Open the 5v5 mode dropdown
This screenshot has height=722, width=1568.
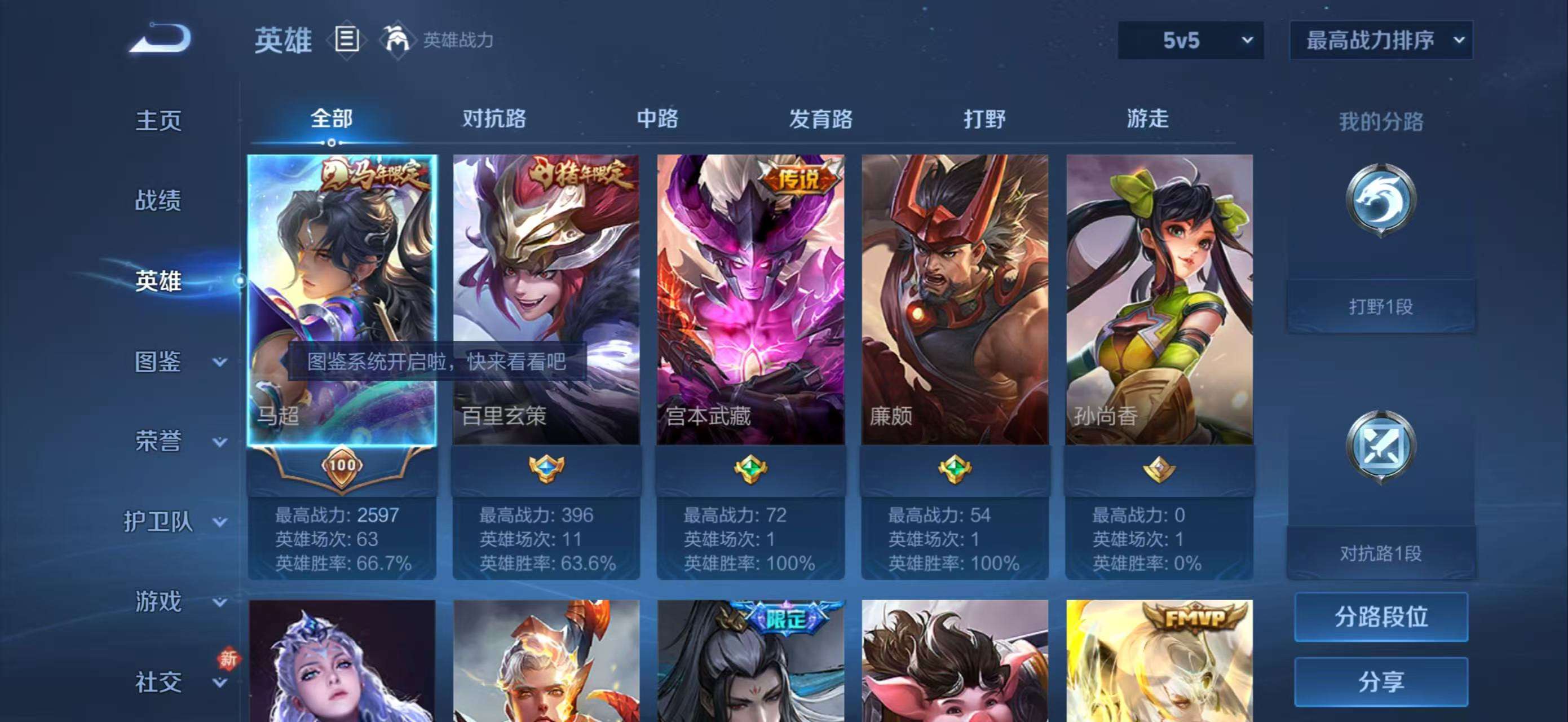click(1190, 38)
